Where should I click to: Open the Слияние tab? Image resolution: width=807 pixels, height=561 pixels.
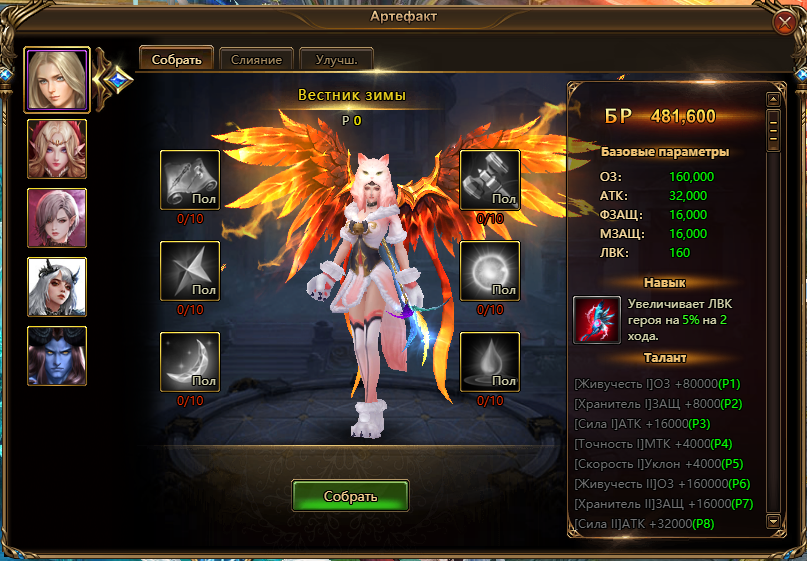click(256, 59)
